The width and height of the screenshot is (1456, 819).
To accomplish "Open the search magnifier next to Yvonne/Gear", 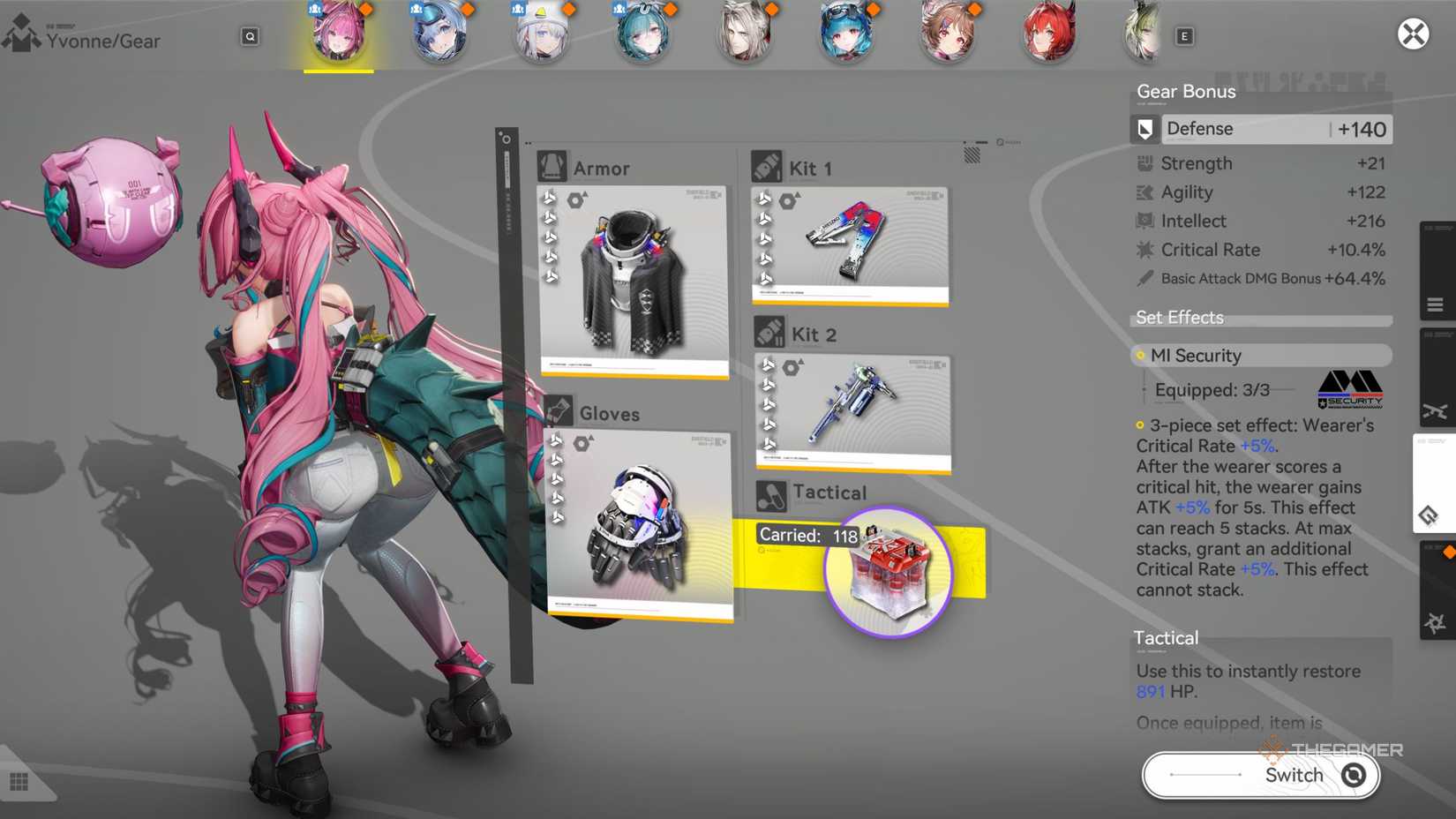I will coord(250,36).
